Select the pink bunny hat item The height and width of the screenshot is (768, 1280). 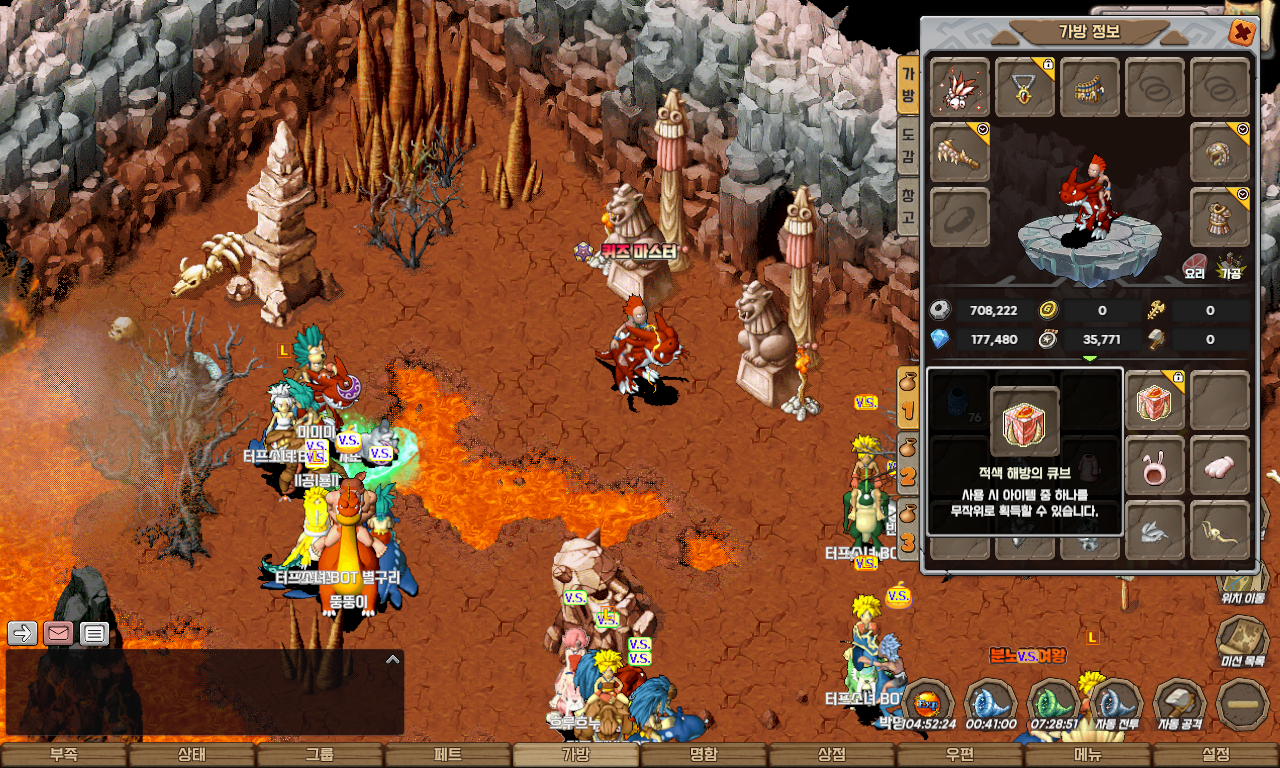1155,466
